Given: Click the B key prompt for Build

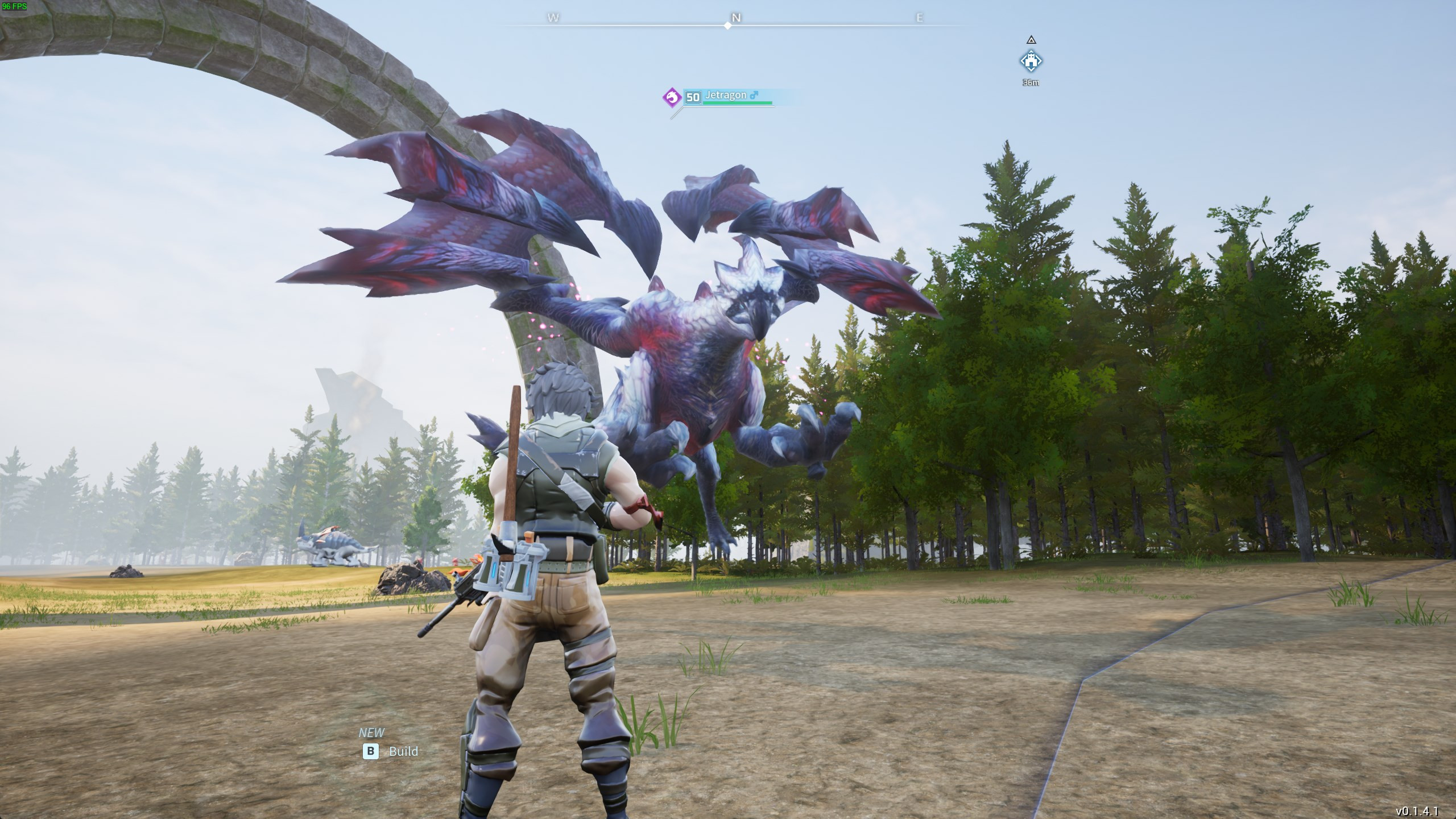Looking at the screenshot, I should [x=371, y=751].
